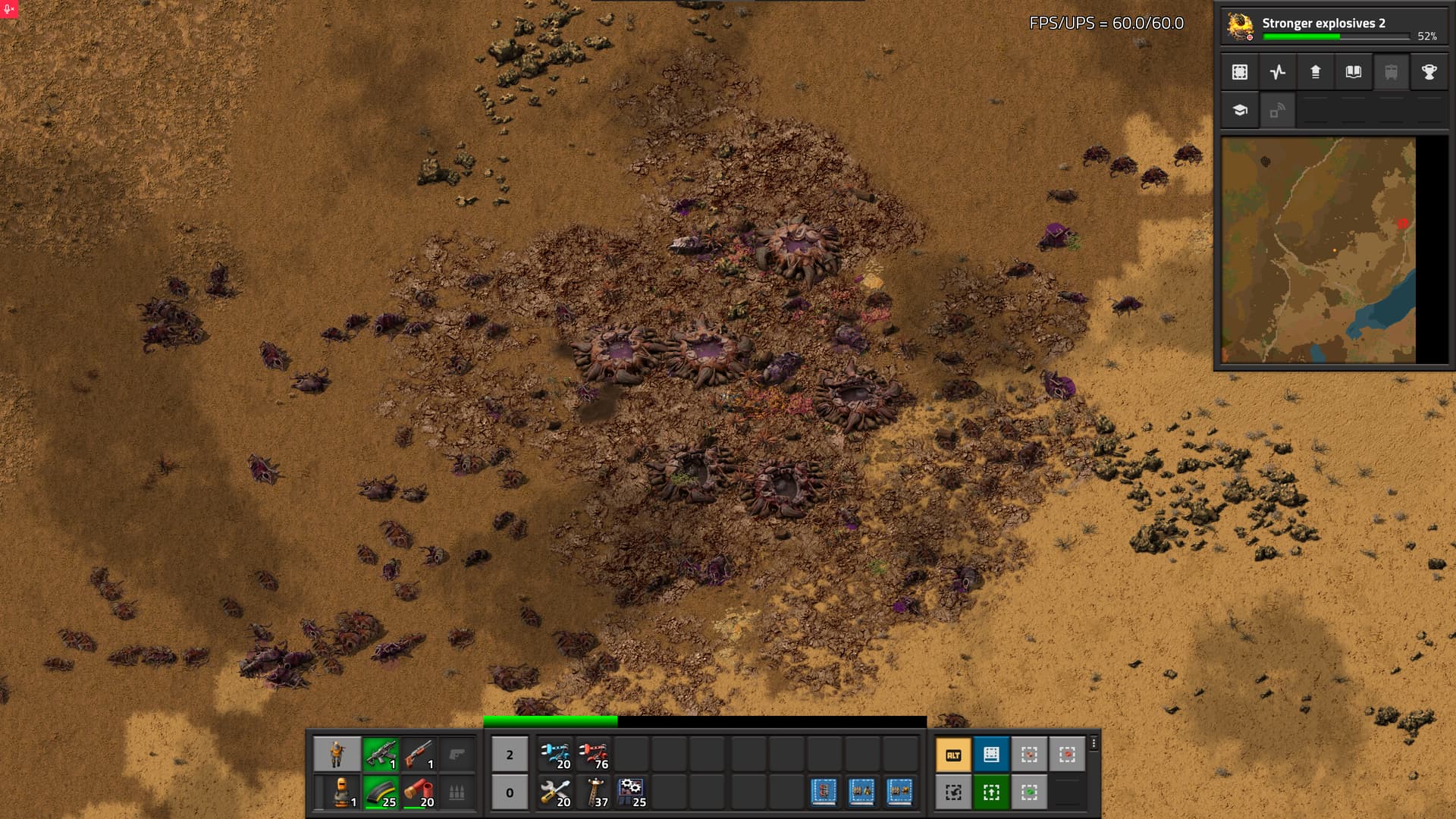This screenshot has height=819, width=1456.
Task: Activate the green upgrade planner shortcut
Action: tap(991, 792)
